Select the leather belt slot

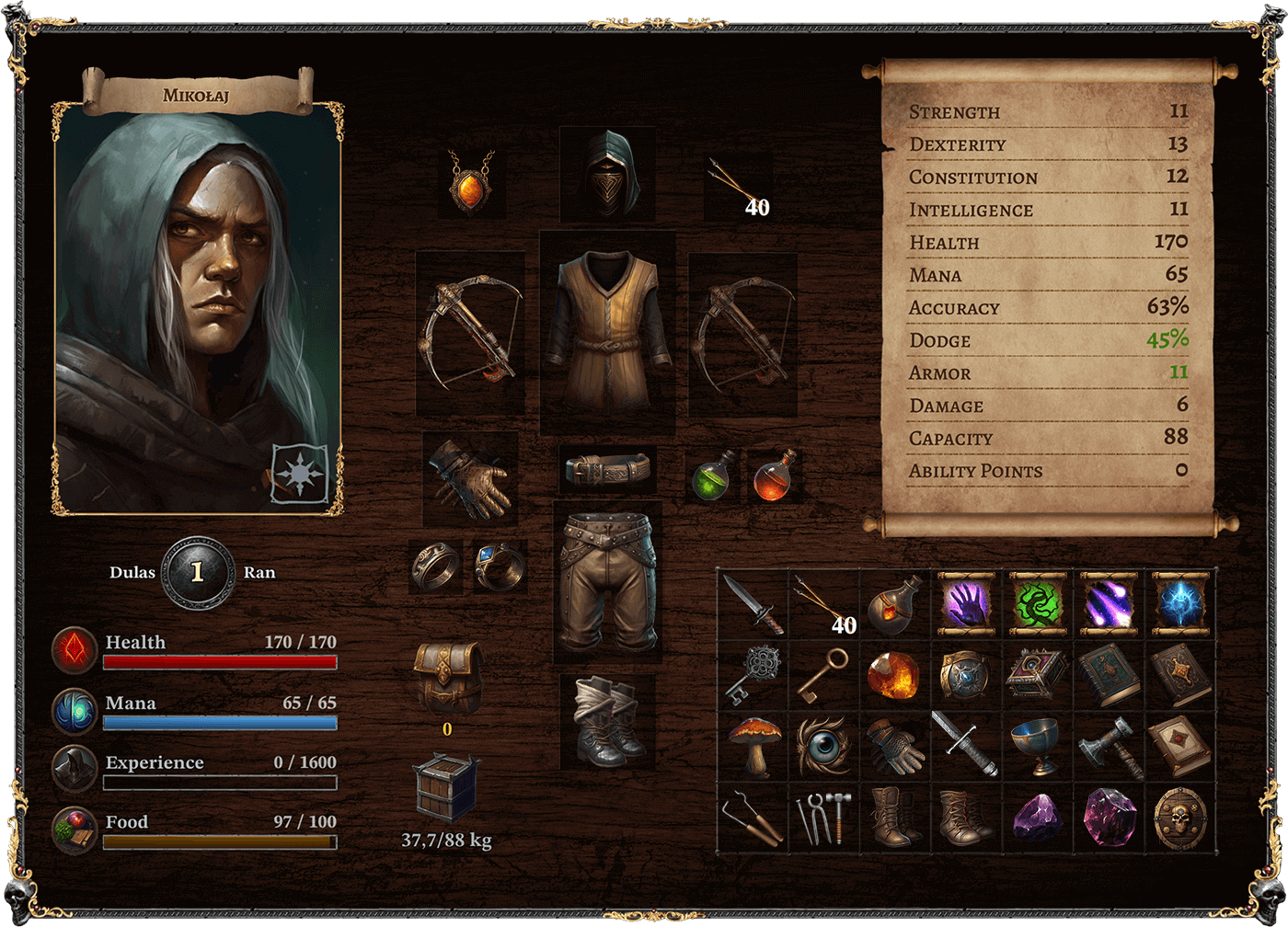point(607,470)
